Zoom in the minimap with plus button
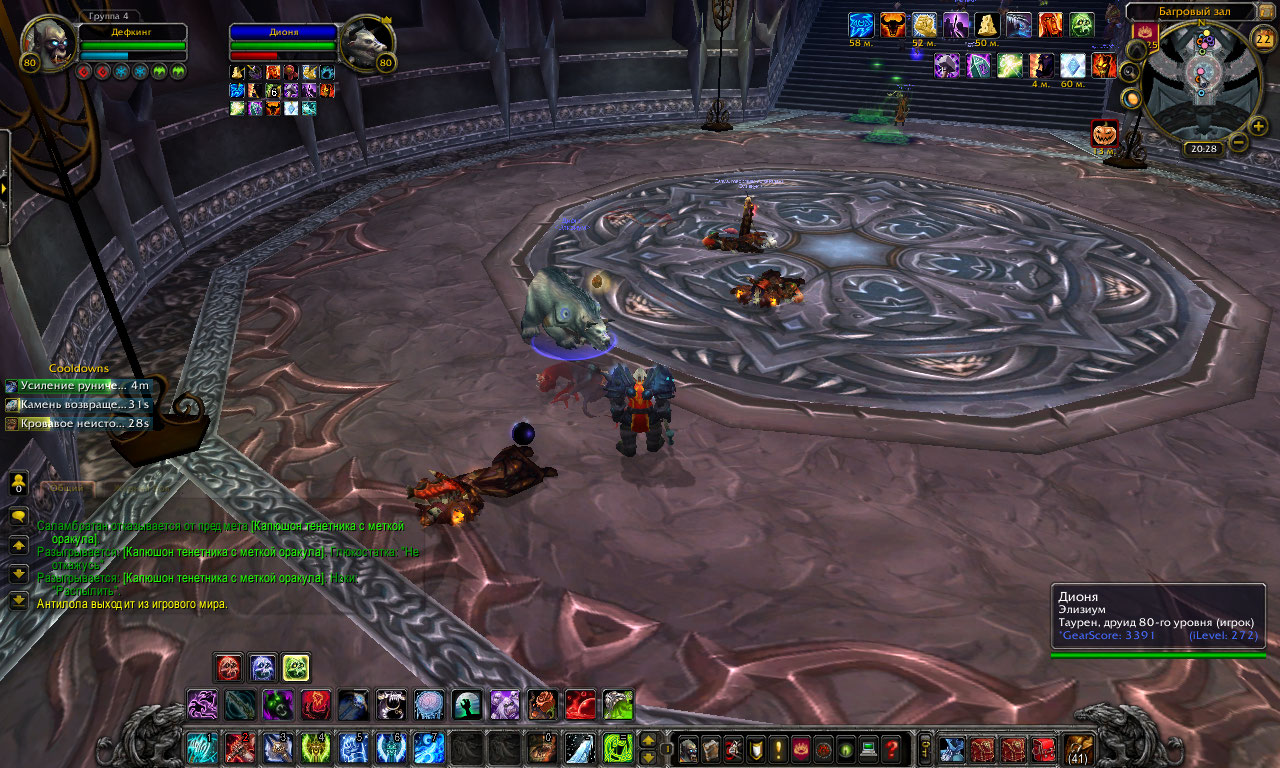Screen dimensions: 1280x768 coord(1258,126)
